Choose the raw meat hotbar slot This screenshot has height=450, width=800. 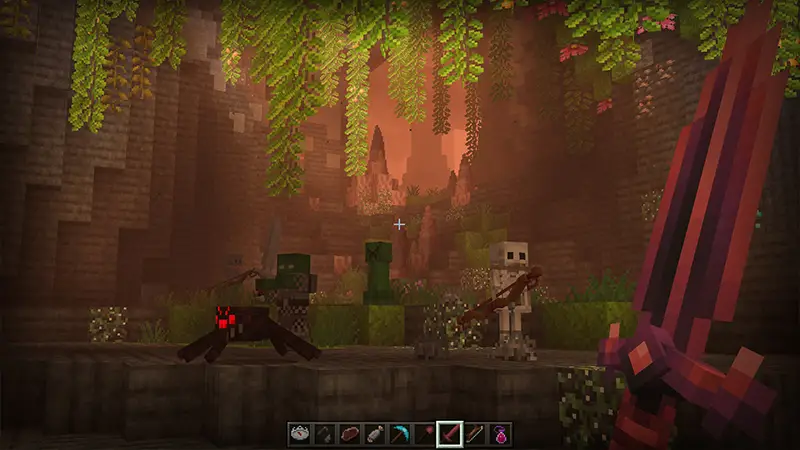350,433
